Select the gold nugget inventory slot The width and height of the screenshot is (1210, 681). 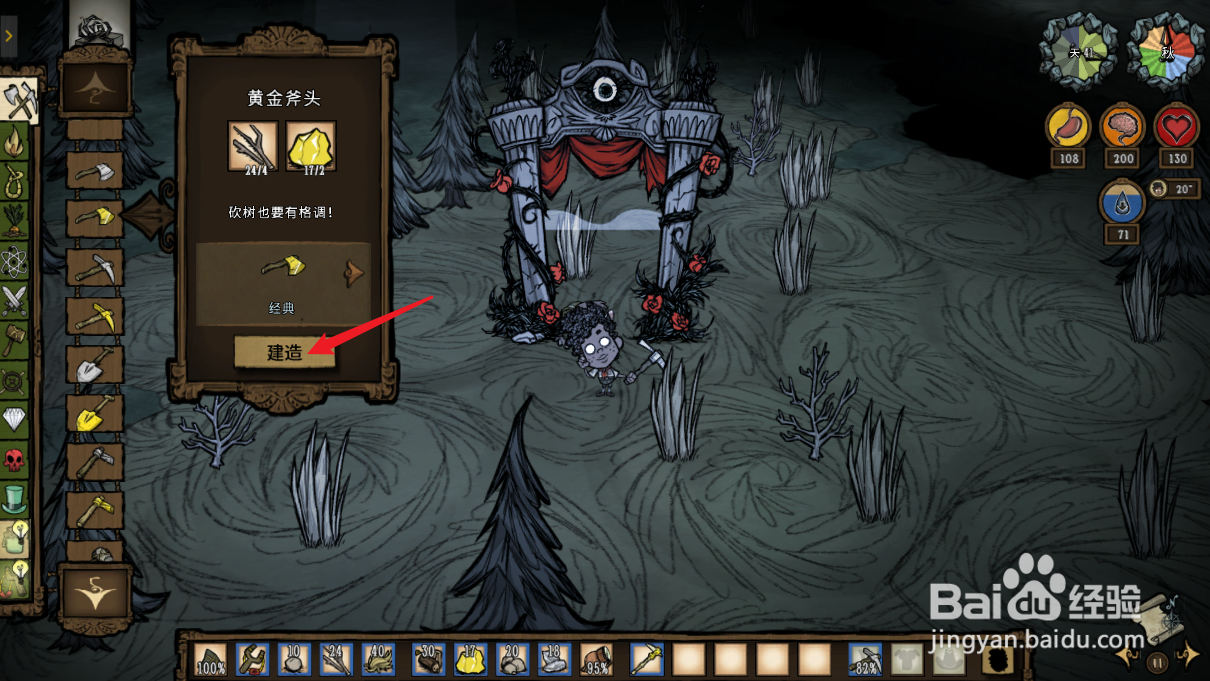click(x=470, y=658)
